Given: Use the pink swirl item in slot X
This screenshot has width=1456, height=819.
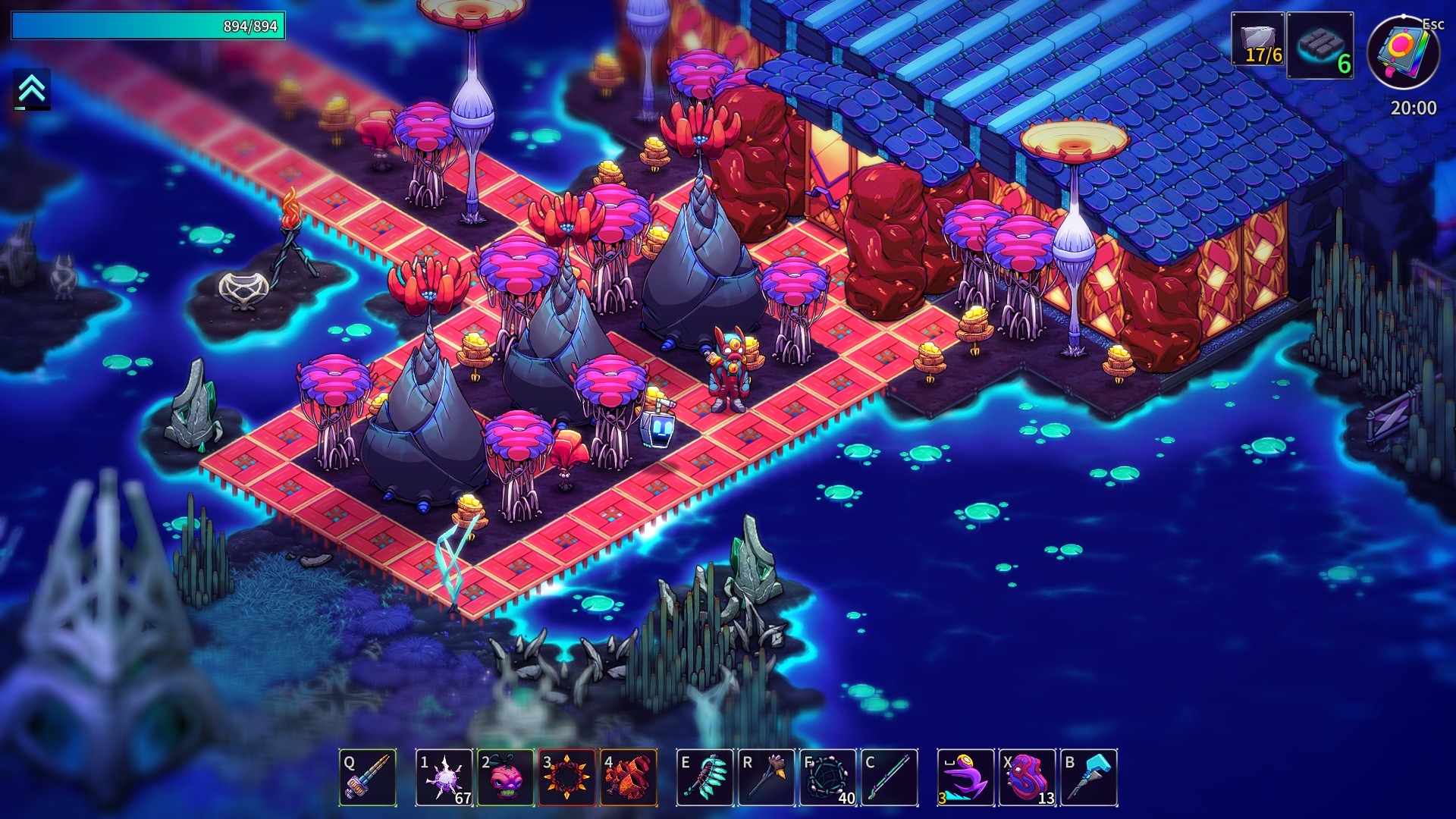Looking at the screenshot, I should (x=1028, y=777).
